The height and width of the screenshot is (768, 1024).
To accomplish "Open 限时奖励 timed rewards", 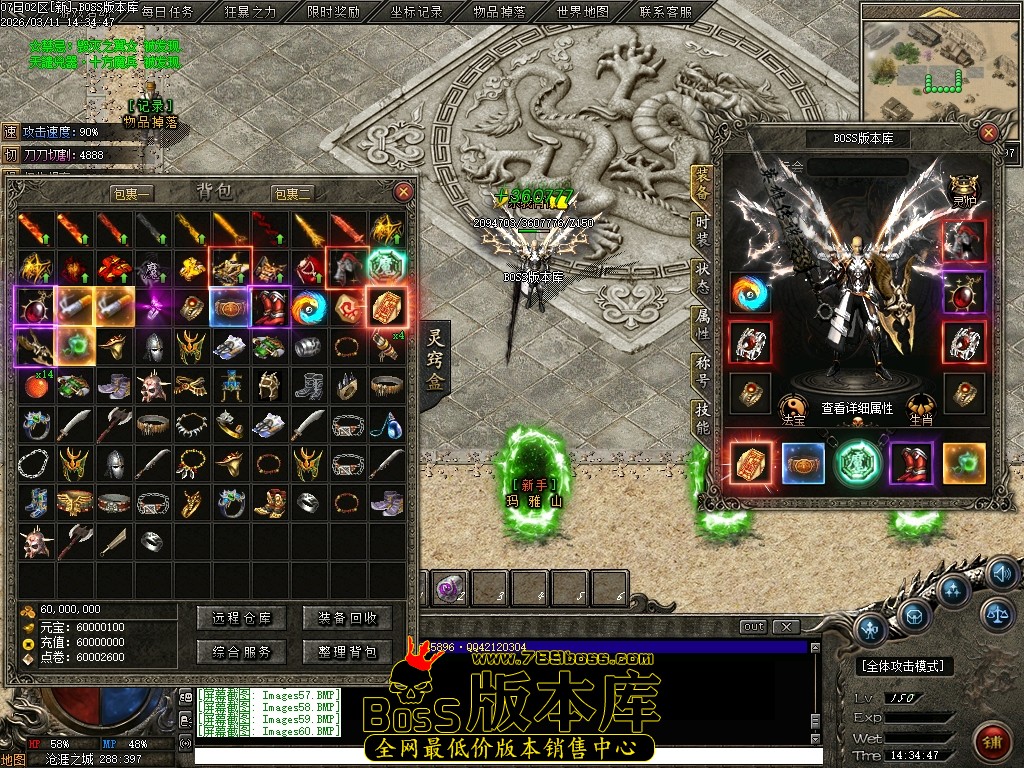I will click(x=333, y=12).
